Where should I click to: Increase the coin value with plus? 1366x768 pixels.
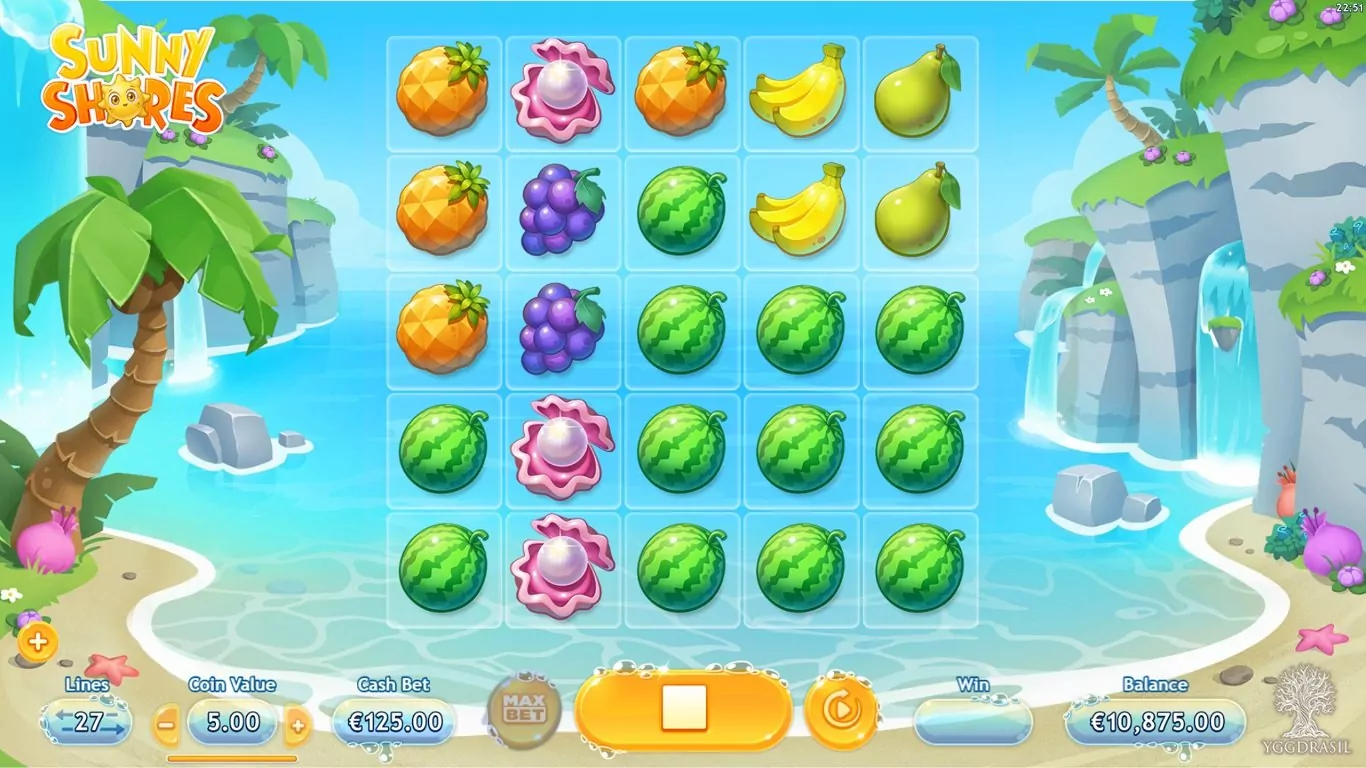(297, 723)
